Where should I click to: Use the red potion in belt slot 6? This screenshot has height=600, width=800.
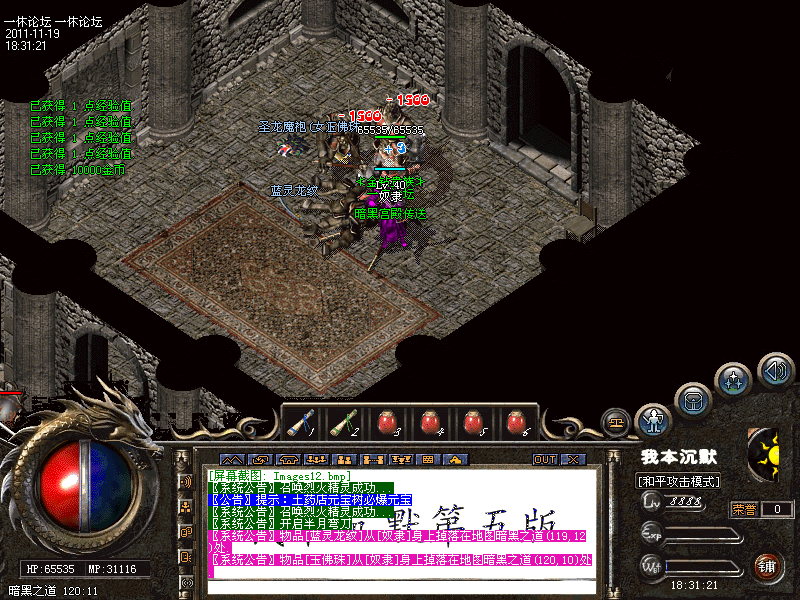(516, 423)
